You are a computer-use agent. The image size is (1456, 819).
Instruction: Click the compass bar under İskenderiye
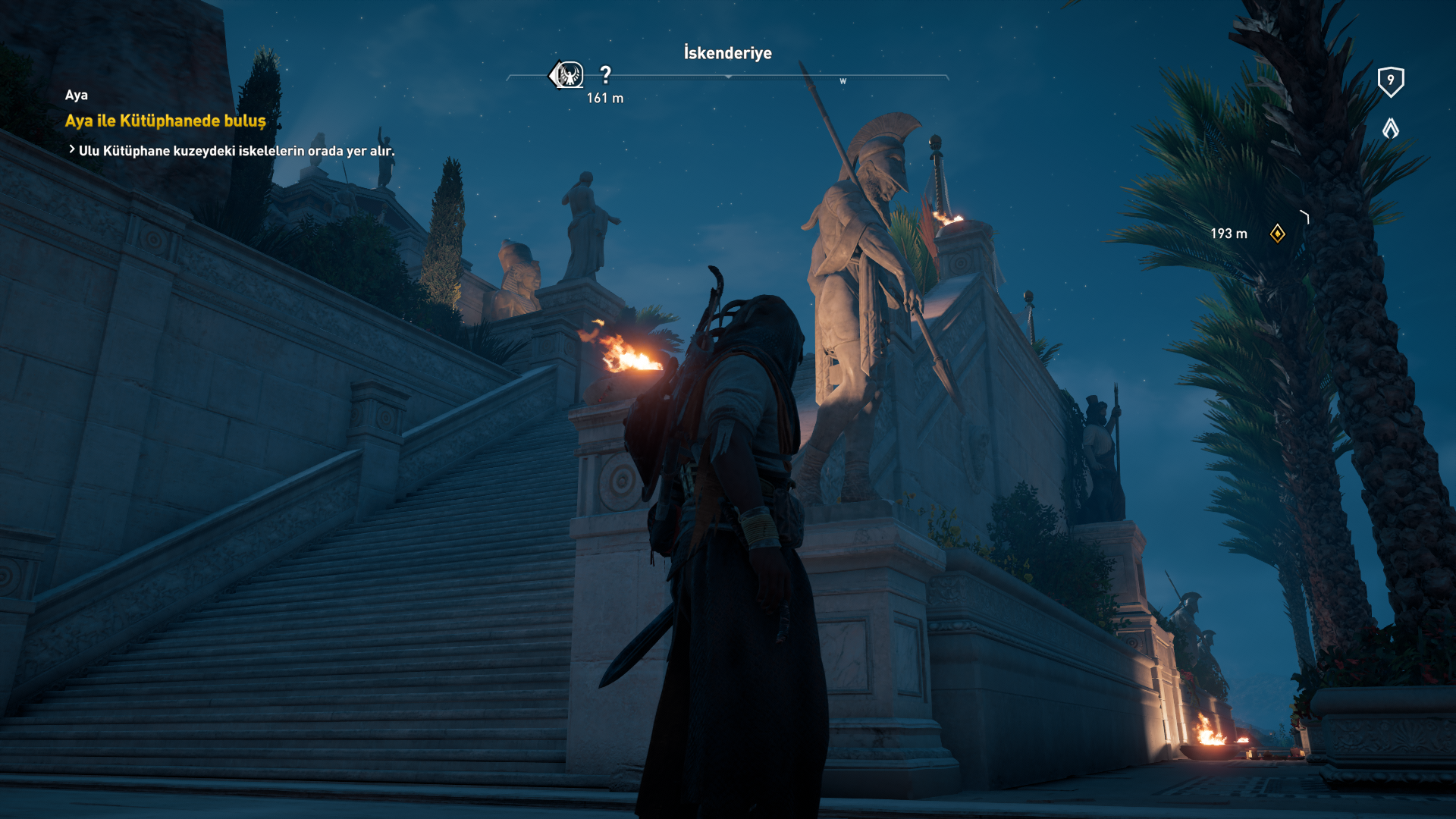[x=728, y=77]
